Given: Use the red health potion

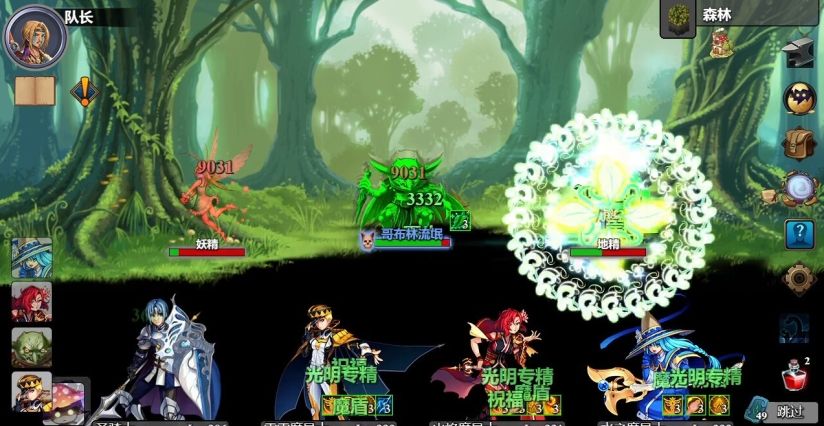Looking at the screenshot, I should point(794,378).
